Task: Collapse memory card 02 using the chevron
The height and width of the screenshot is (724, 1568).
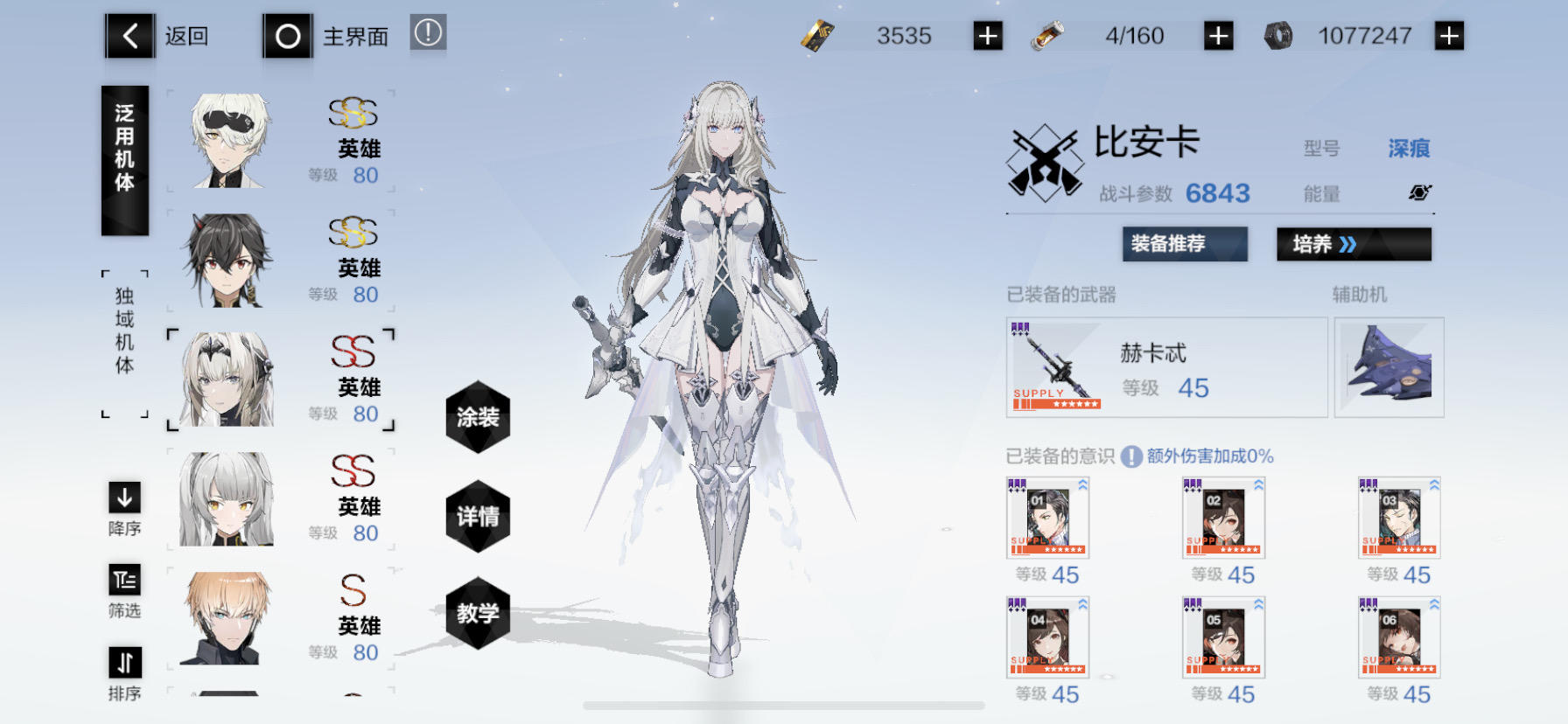Action: click(1260, 484)
